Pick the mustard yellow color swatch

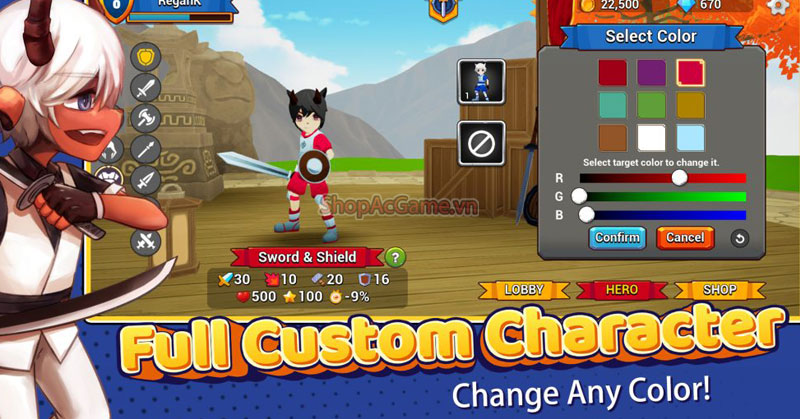point(690,105)
